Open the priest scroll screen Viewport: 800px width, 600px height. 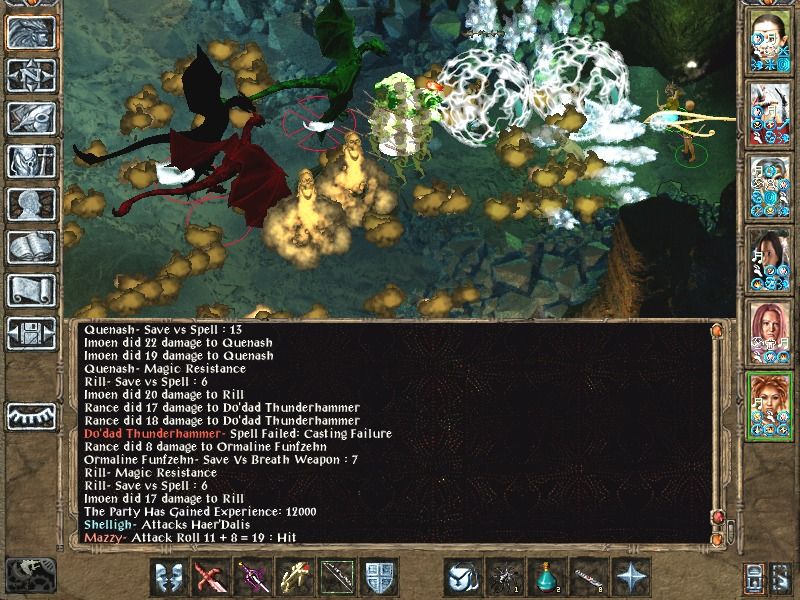click(30, 289)
